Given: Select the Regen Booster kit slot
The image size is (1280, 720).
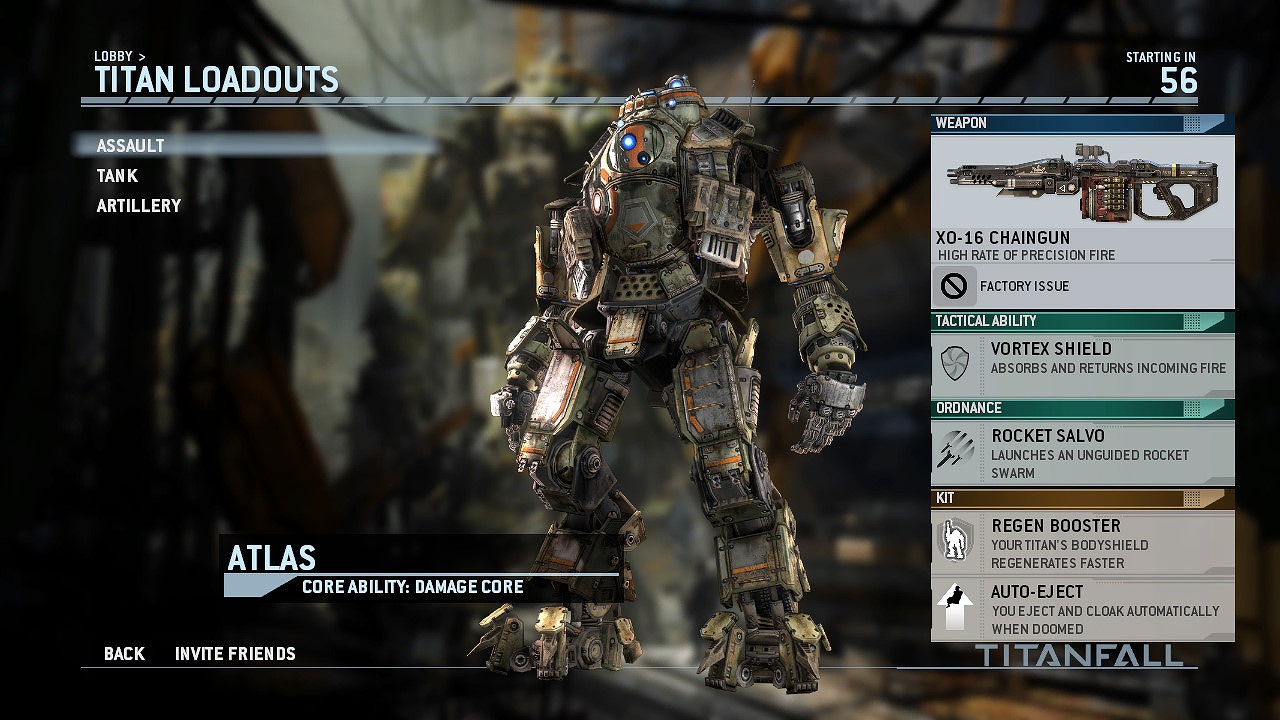Looking at the screenshot, I should coord(1082,543).
